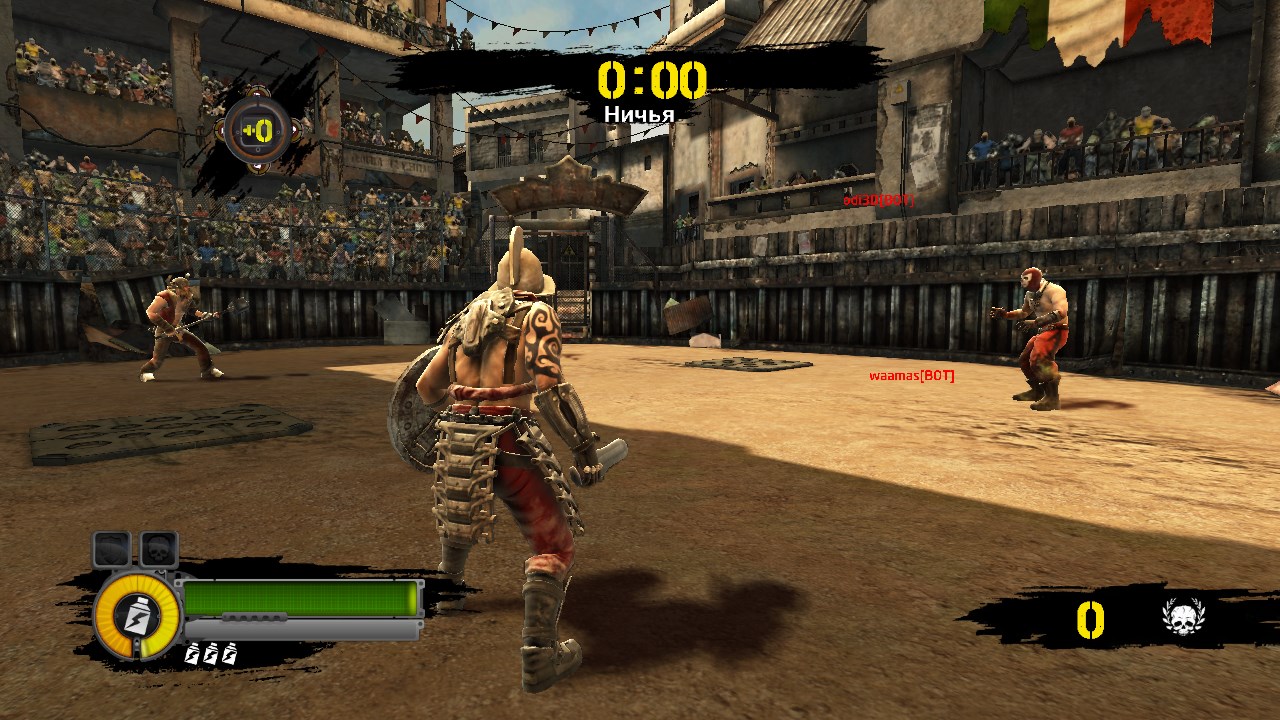Select the greyed-out skull perk slot
The image size is (1280, 720).
[x=158, y=549]
